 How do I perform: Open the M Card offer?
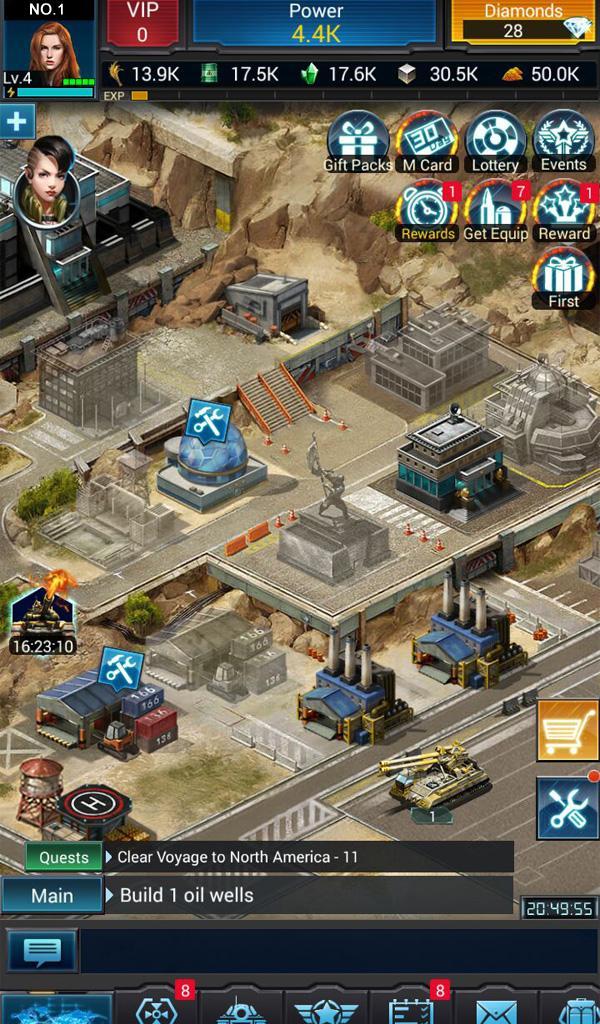click(x=427, y=142)
